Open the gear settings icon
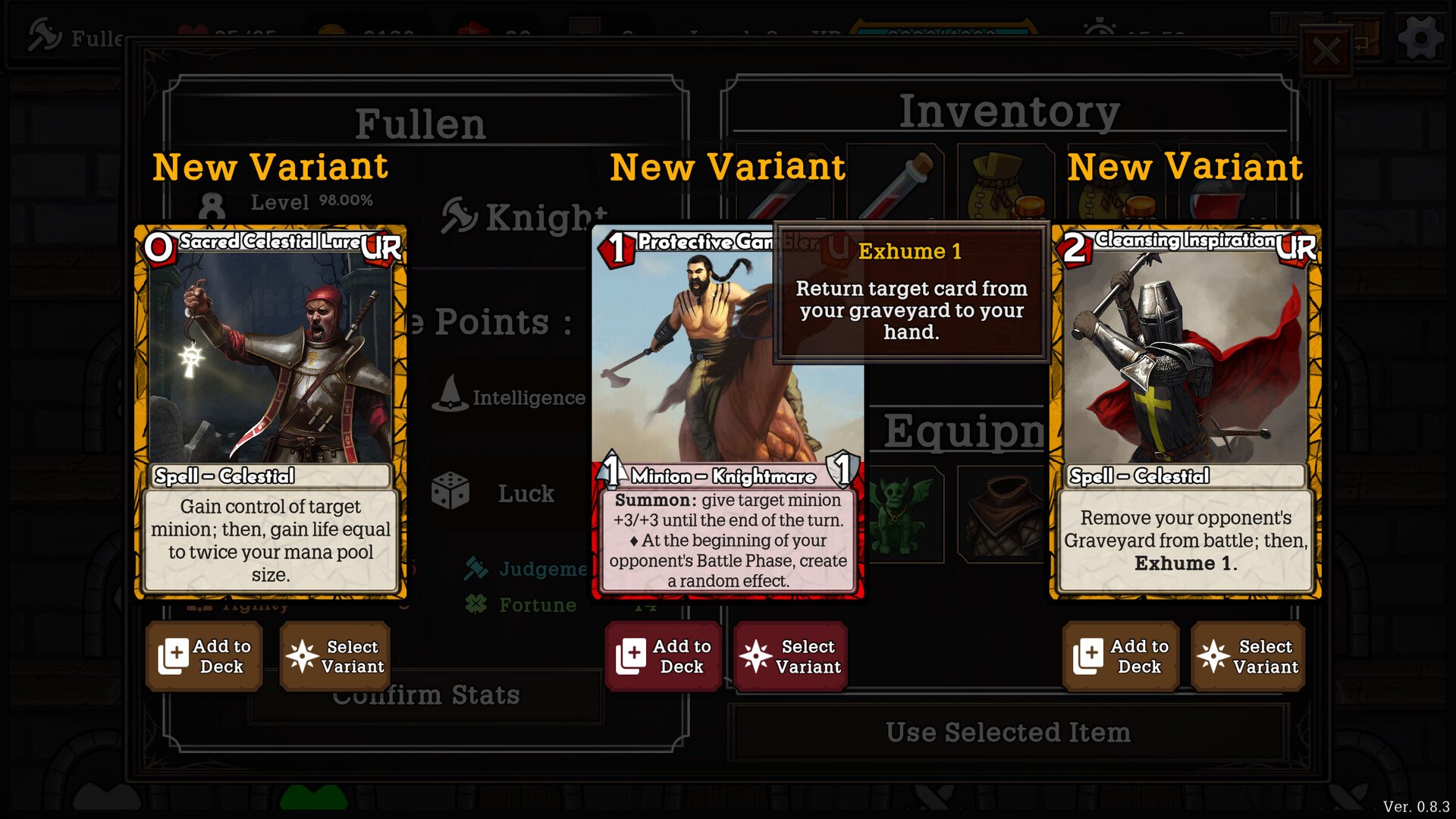The height and width of the screenshot is (819, 1456). pyautogui.click(x=1420, y=38)
